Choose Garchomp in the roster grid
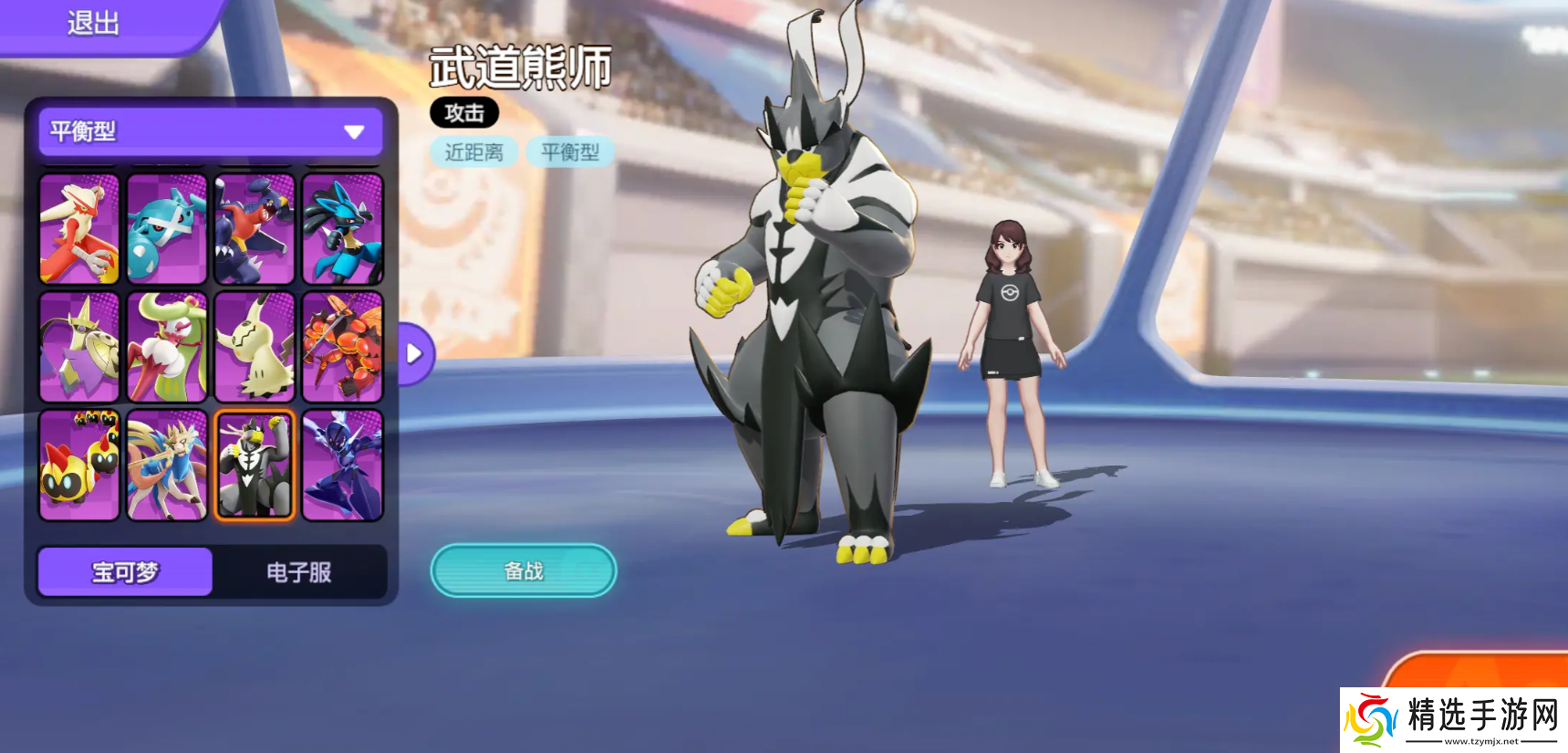 point(254,229)
